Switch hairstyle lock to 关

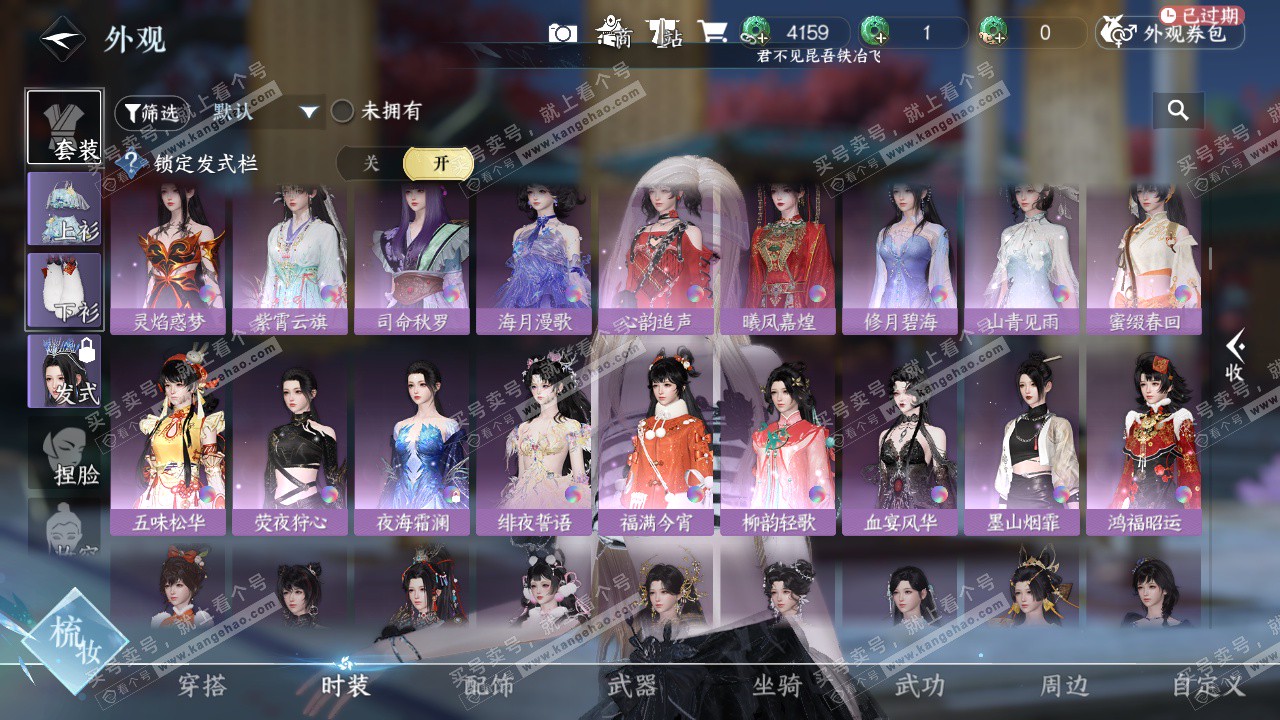tap(371, 163)
